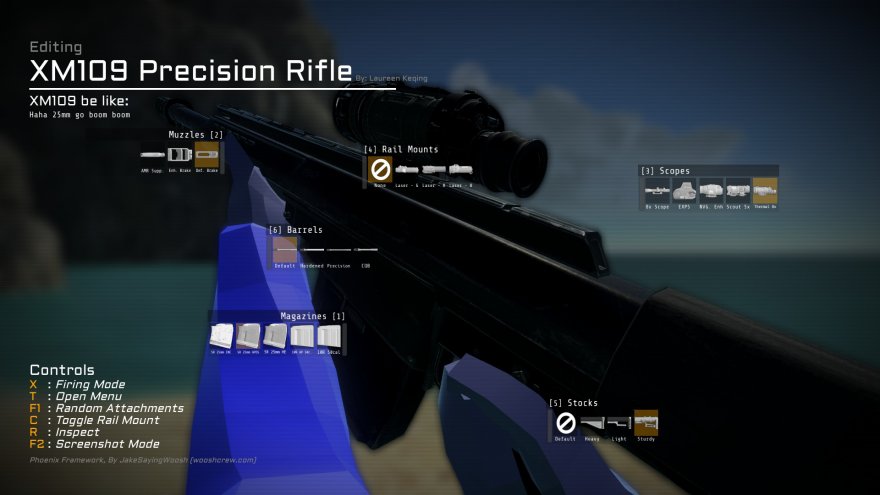Image resolution: width=880 pixels, height=495 pixels.
Task: Select the NVG Enh scope
Action: pyautogui.click(x=711, y=190)
